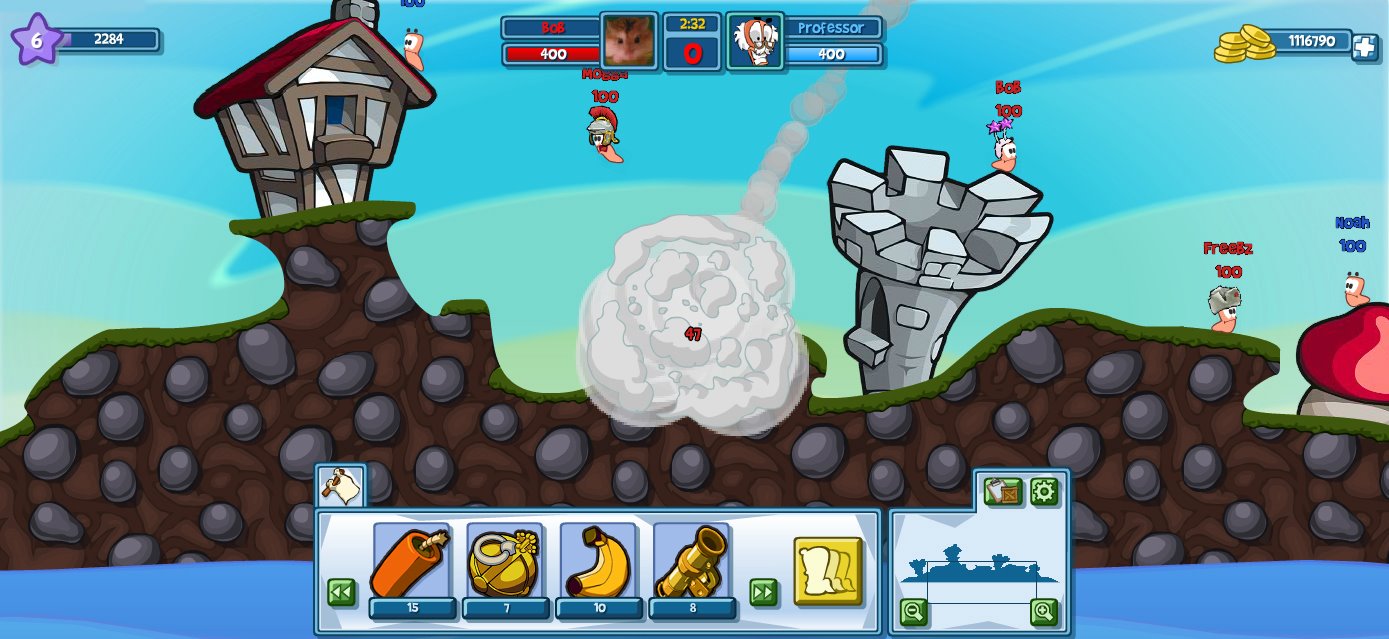Choose the Holy Hand Grenade weapon
The height and width of the screenshot is (639, 1389).
pyautogui.click(x=505, y=562)
